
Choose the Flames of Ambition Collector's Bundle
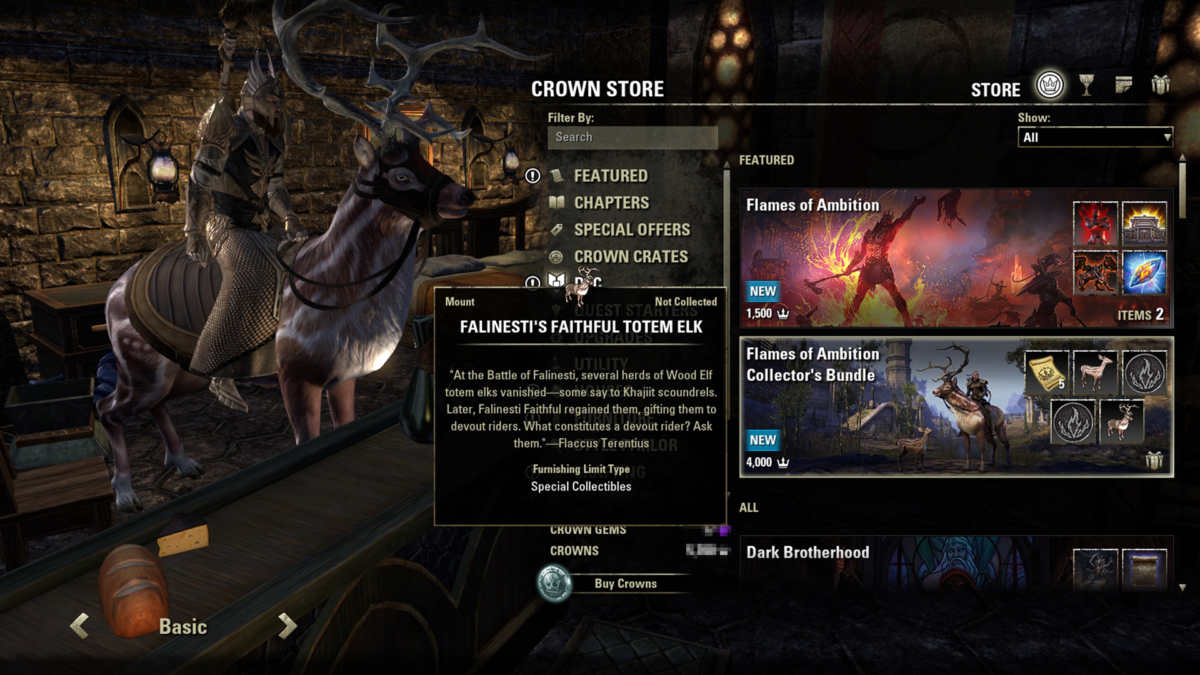tap(956, 407)
